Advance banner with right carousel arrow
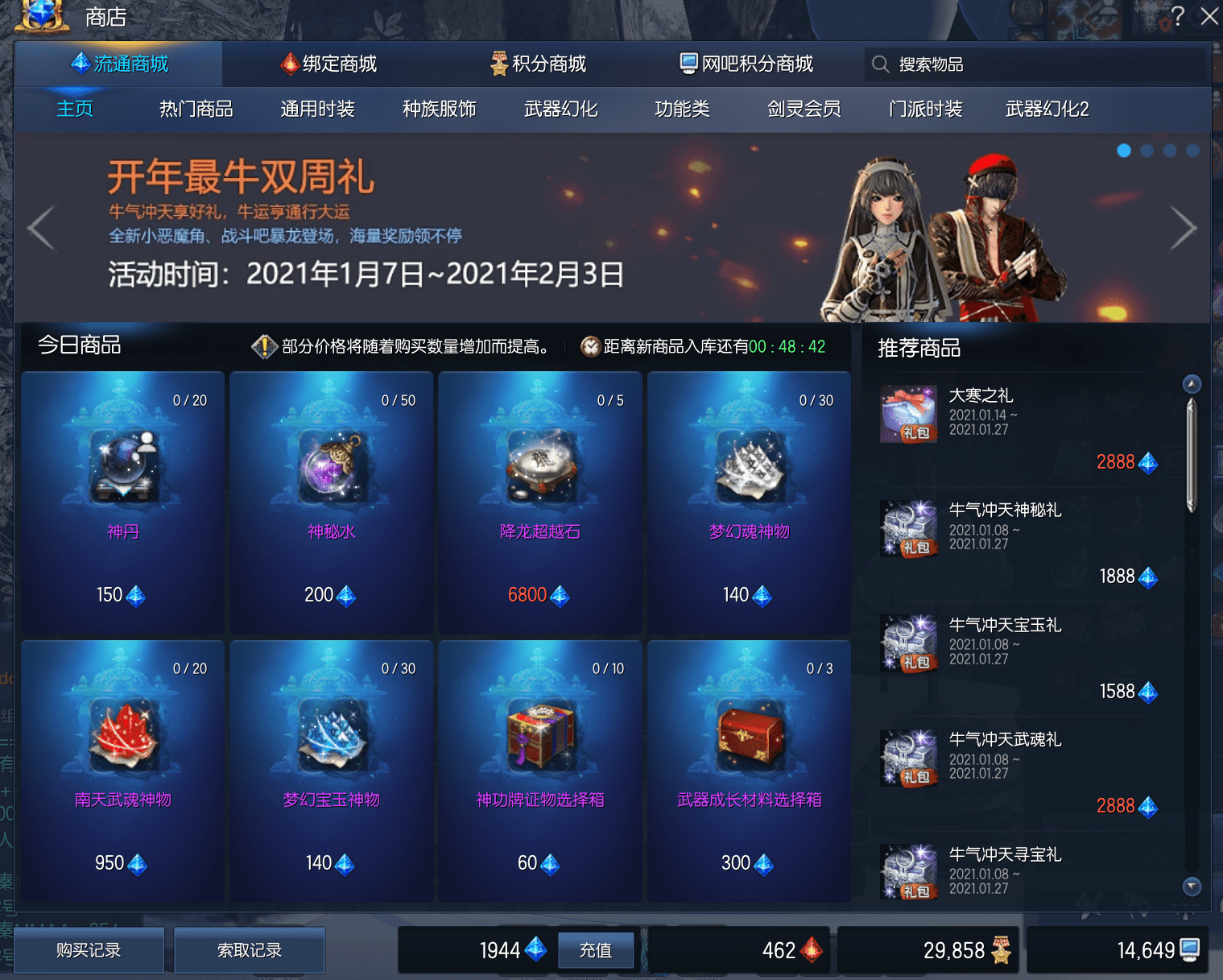This screenshot has width=1223, height=980. point(1183,228)
